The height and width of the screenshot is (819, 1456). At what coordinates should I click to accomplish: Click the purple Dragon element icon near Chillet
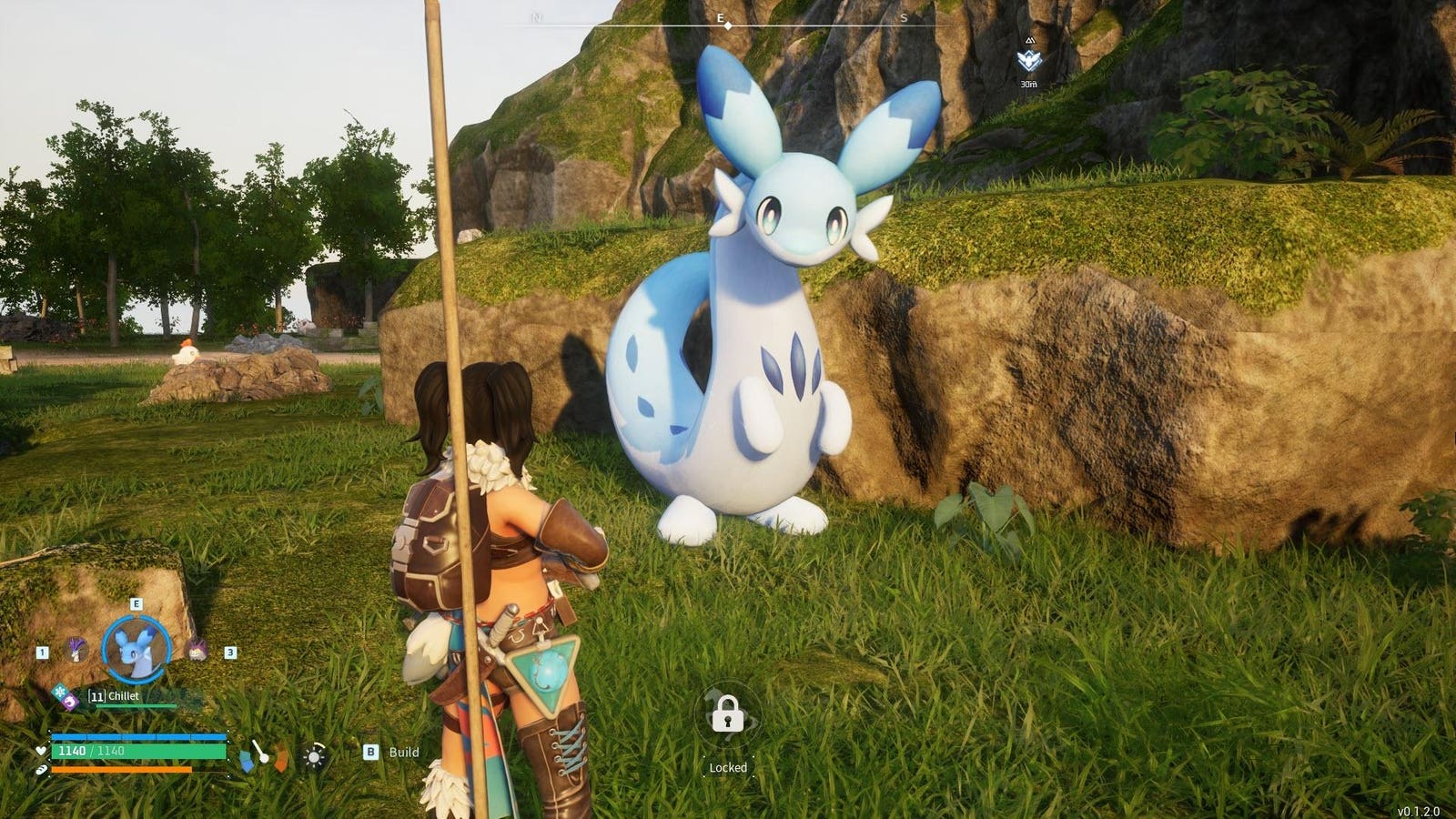(69, 703)
